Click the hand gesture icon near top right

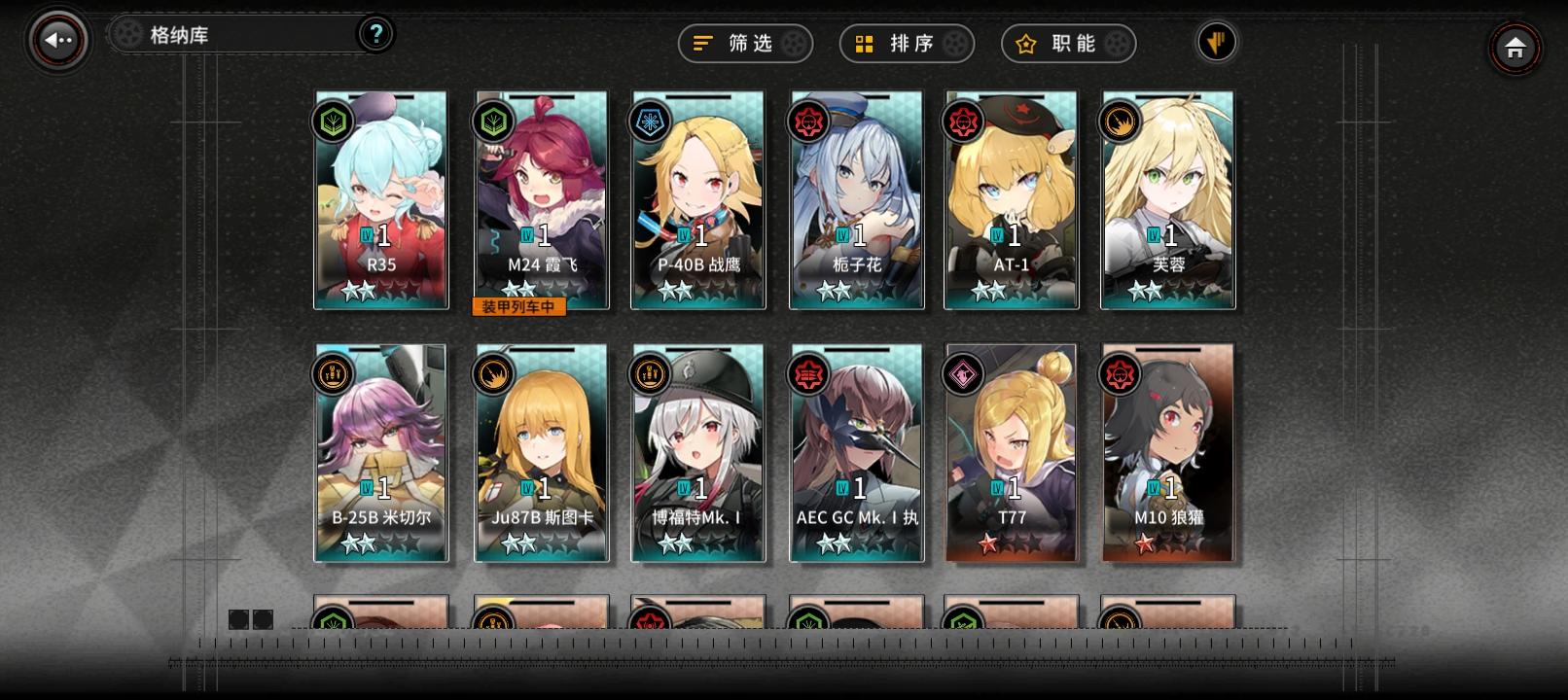click(1217, 43)
